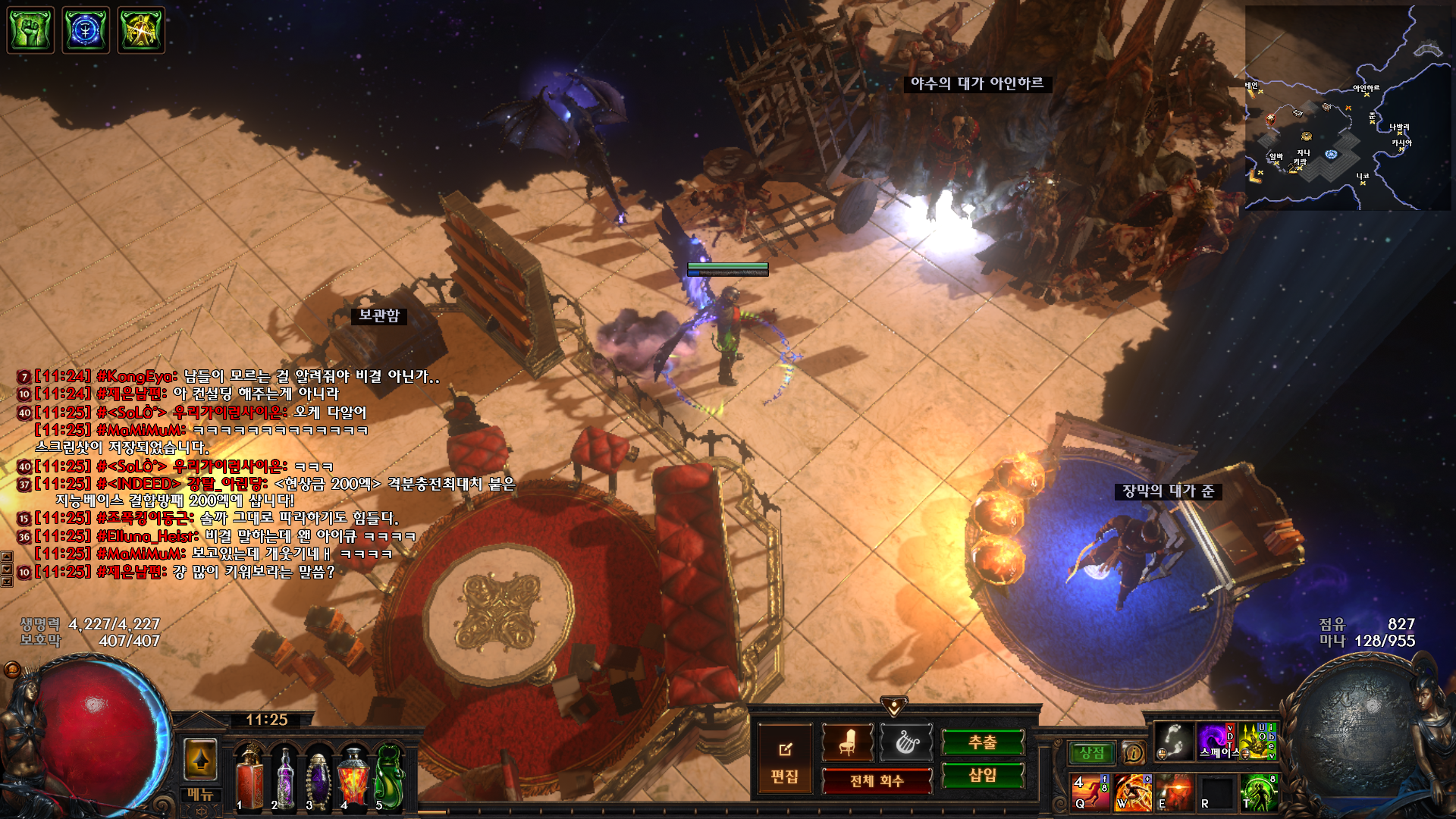The height and width of the screenshot is (819, 1456).
Task: Click the red 전체 회수 button
Action: point(877,781)
